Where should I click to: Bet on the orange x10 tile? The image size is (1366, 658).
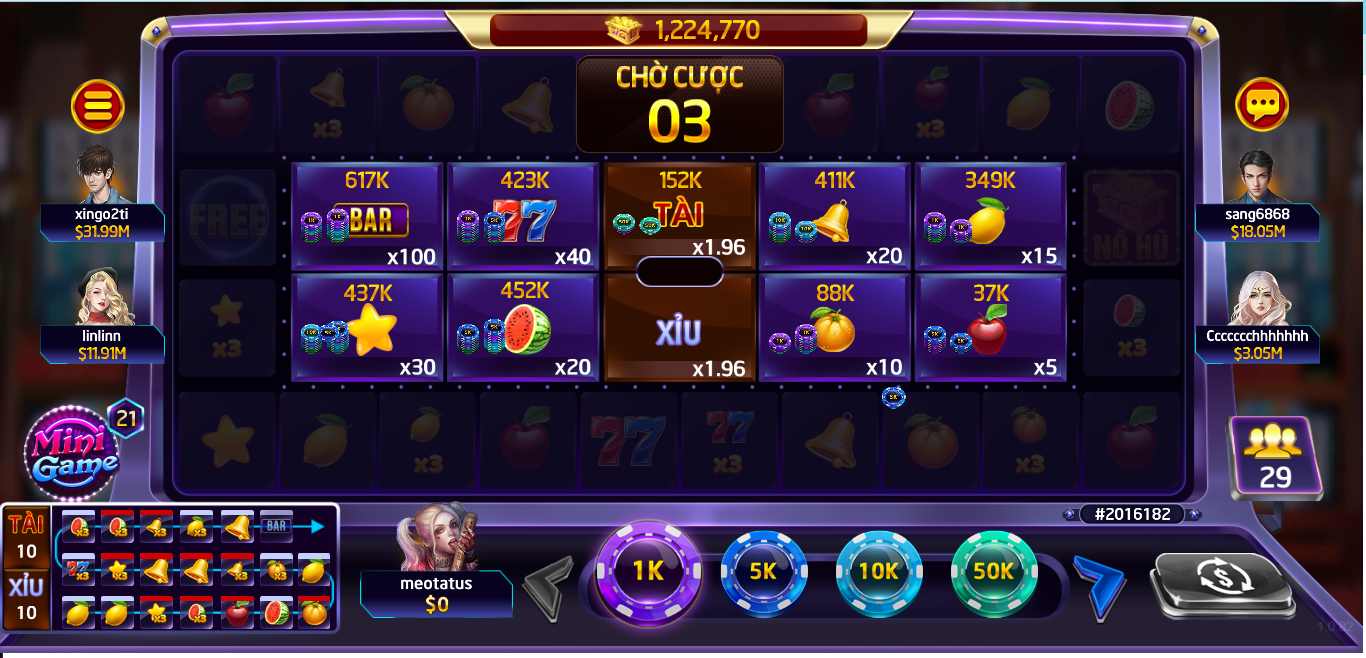coord(834,328)
